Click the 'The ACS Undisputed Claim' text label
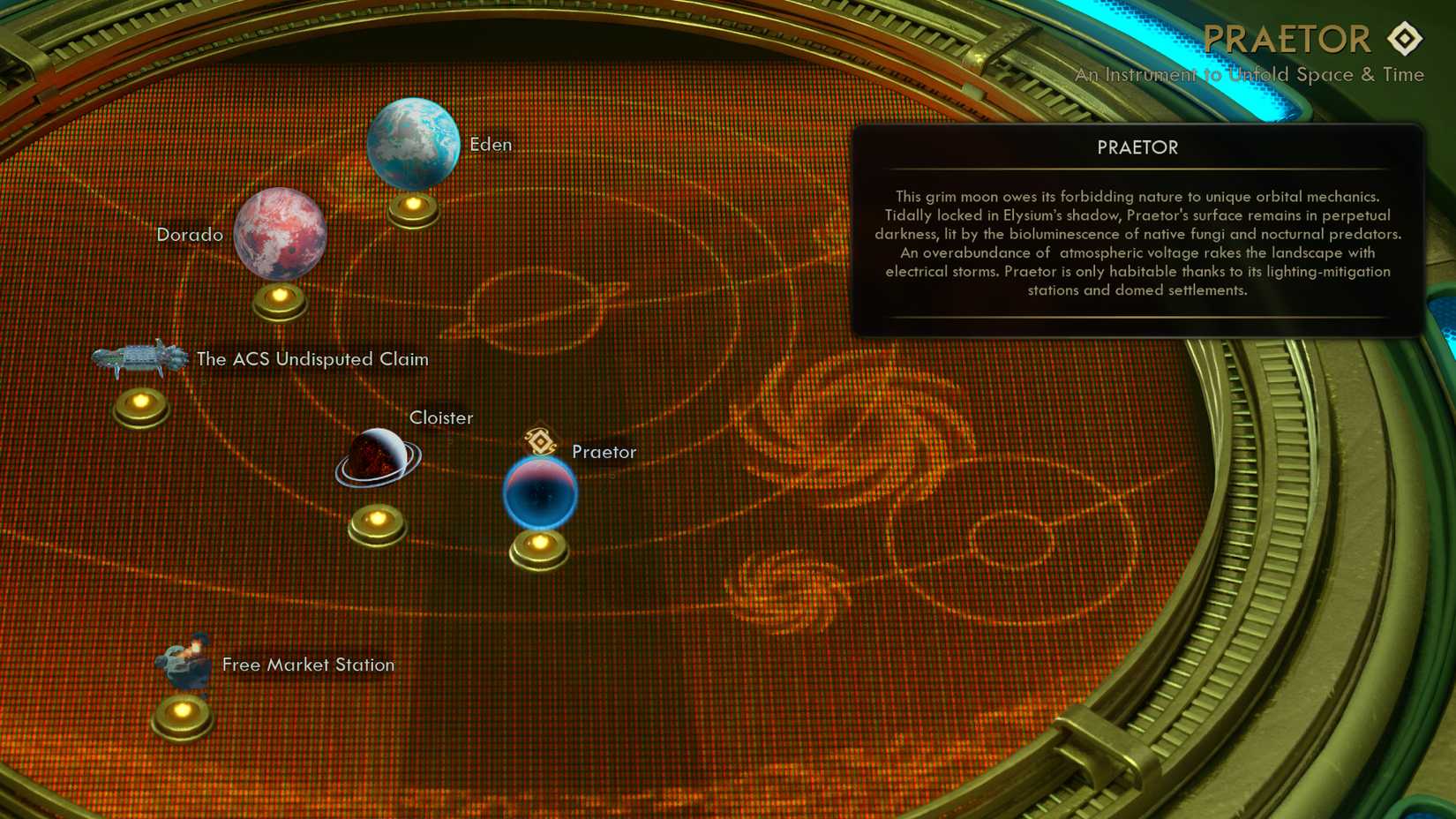Screen dimensions: 1456x819 (312, 359)
